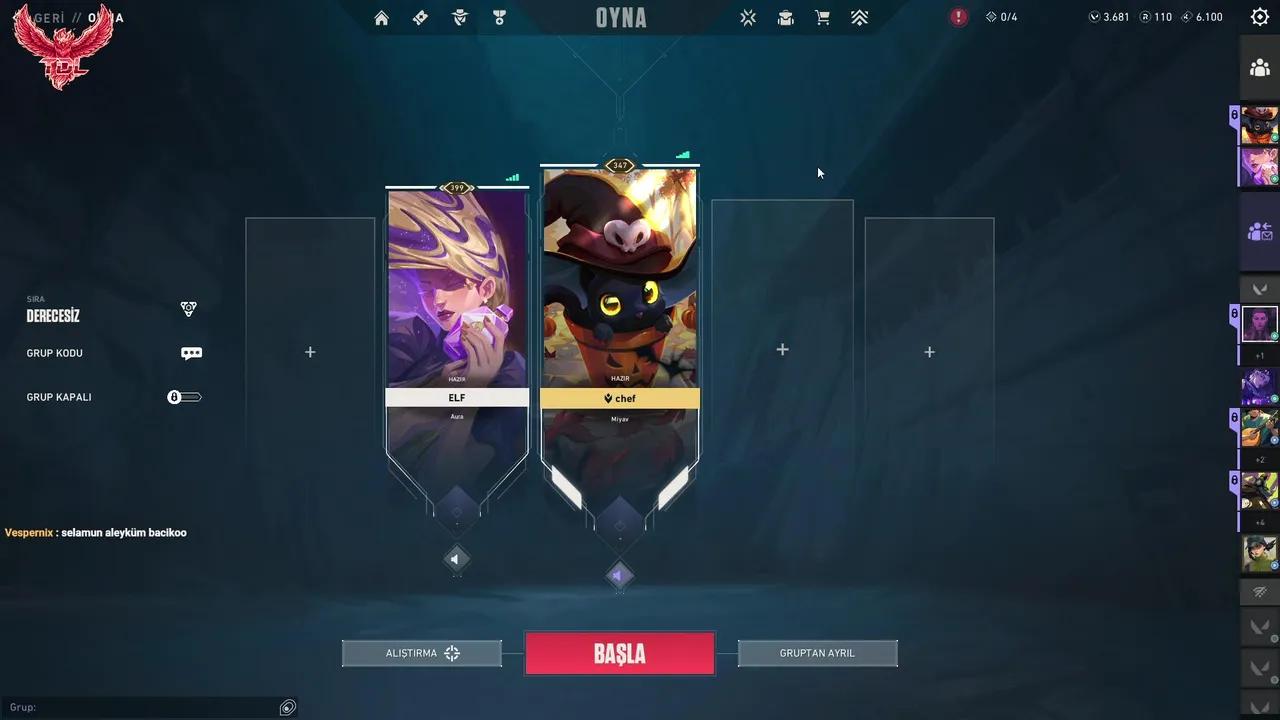Open the Battle Pass card icon

click(420, 17)
